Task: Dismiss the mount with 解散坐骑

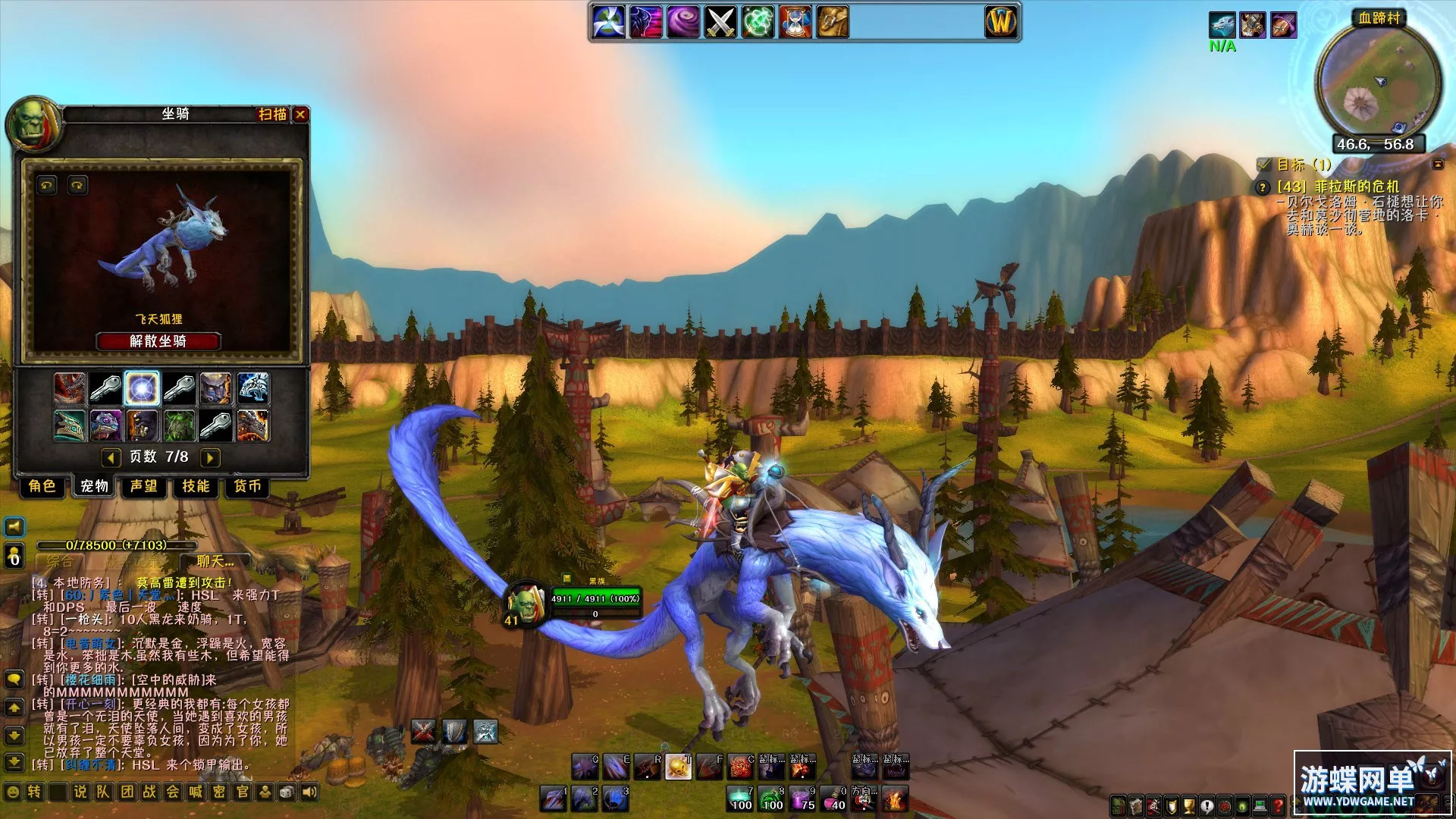Action: 158,341
